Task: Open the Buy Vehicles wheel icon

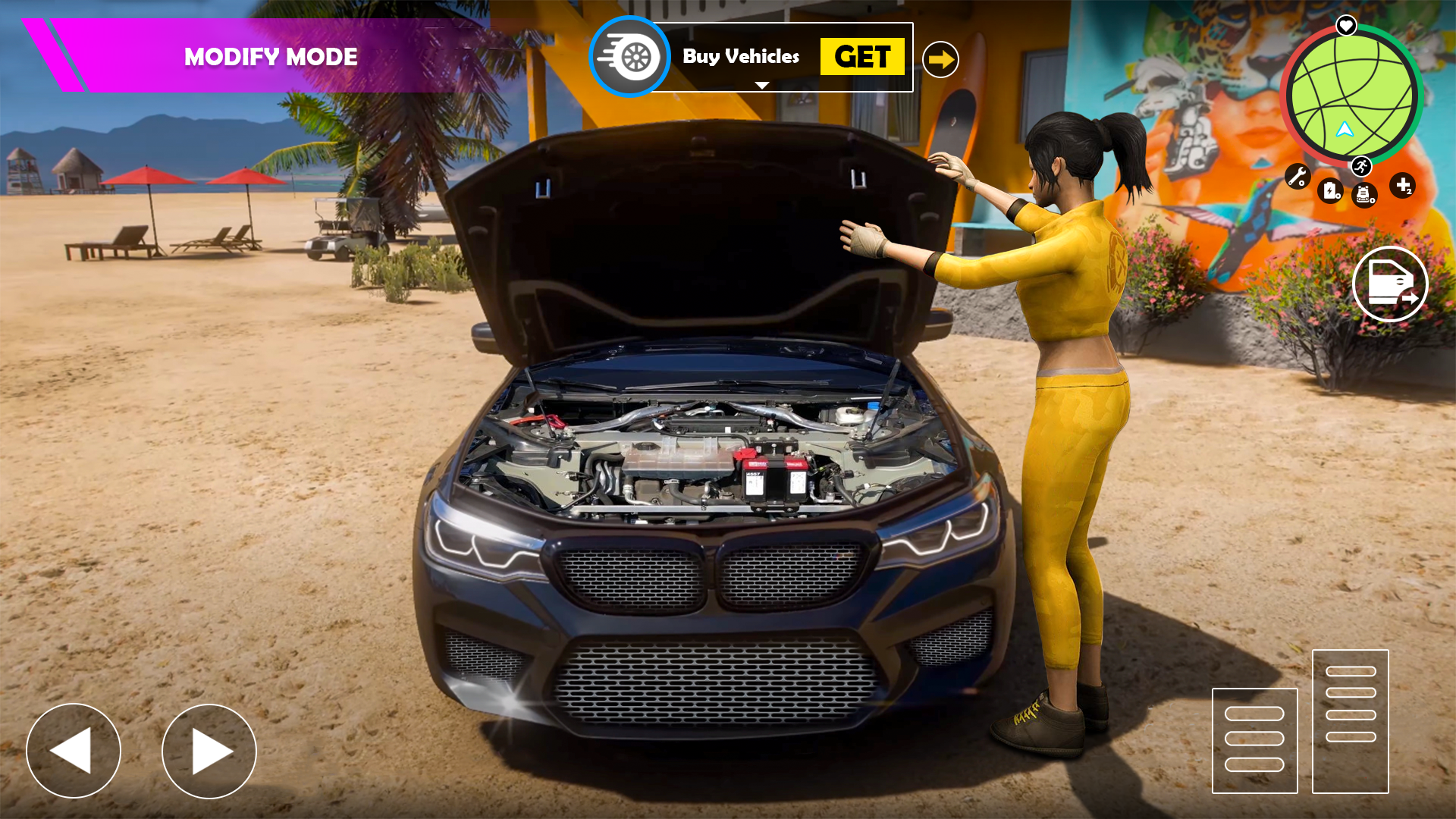Action: 630,57
